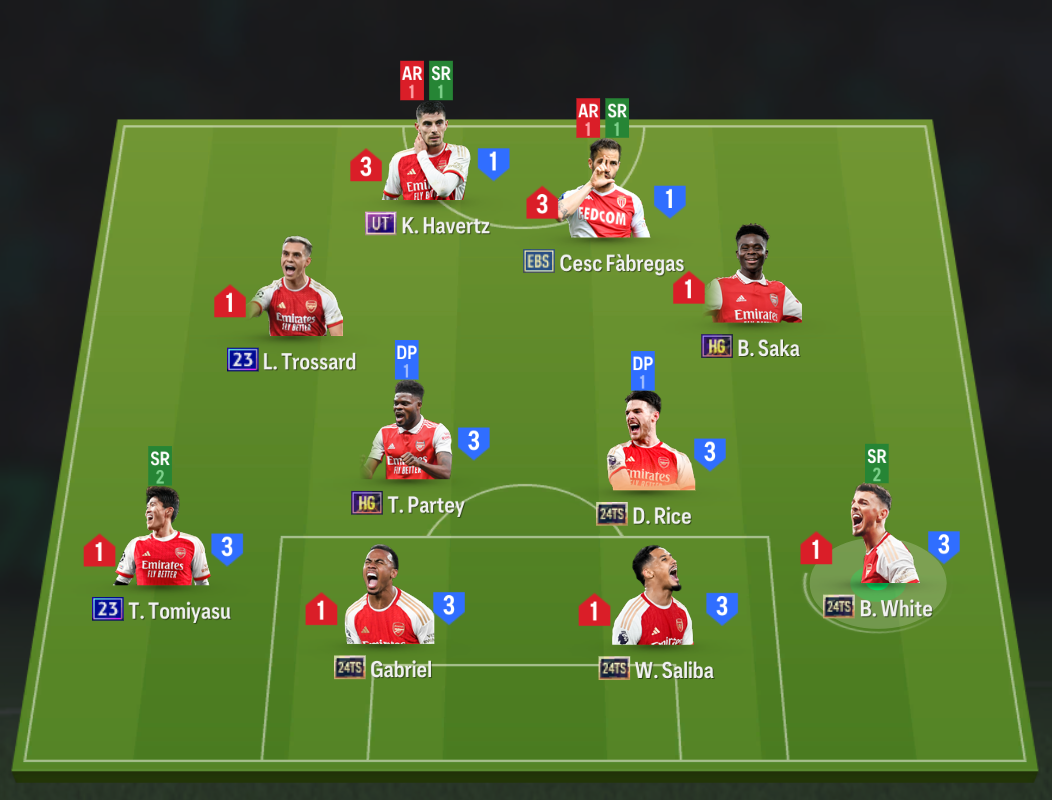This screenshot has width=1052, height=800.
Task: Choose D. Rice player card
Action: pyautogui.click(x=650, y=445)
